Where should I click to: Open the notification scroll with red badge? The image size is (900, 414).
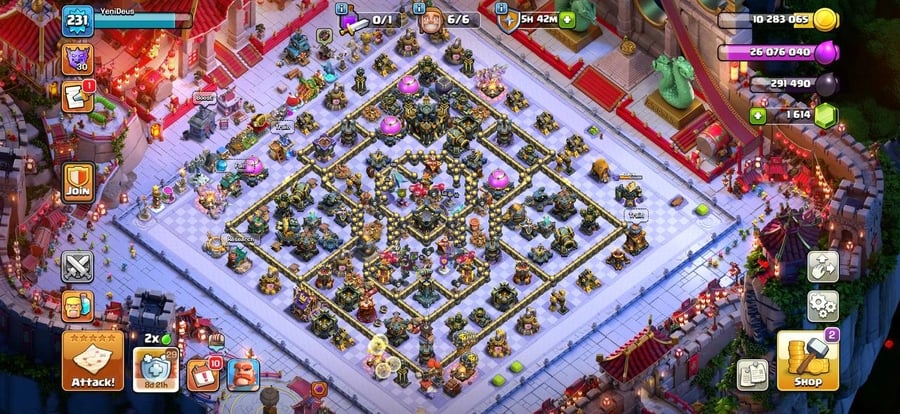77,97
